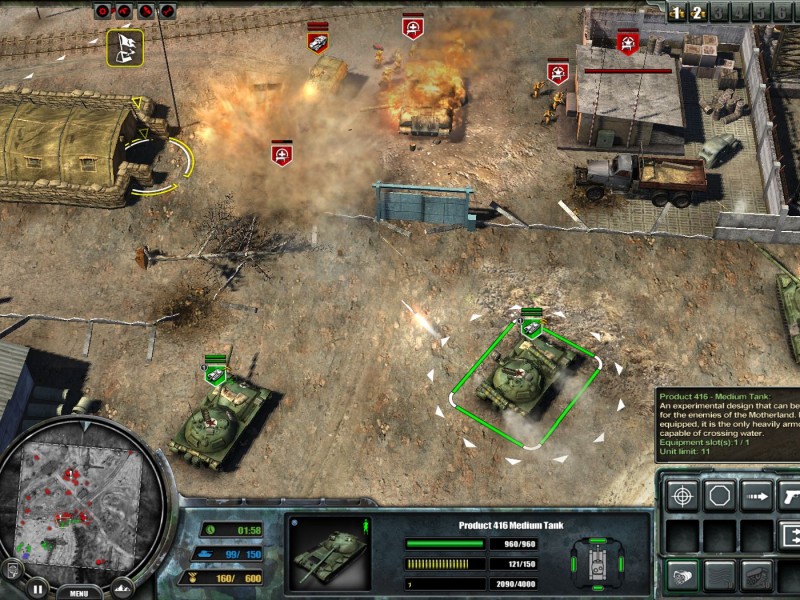Click the double-arrow command button

pos(790,534)
